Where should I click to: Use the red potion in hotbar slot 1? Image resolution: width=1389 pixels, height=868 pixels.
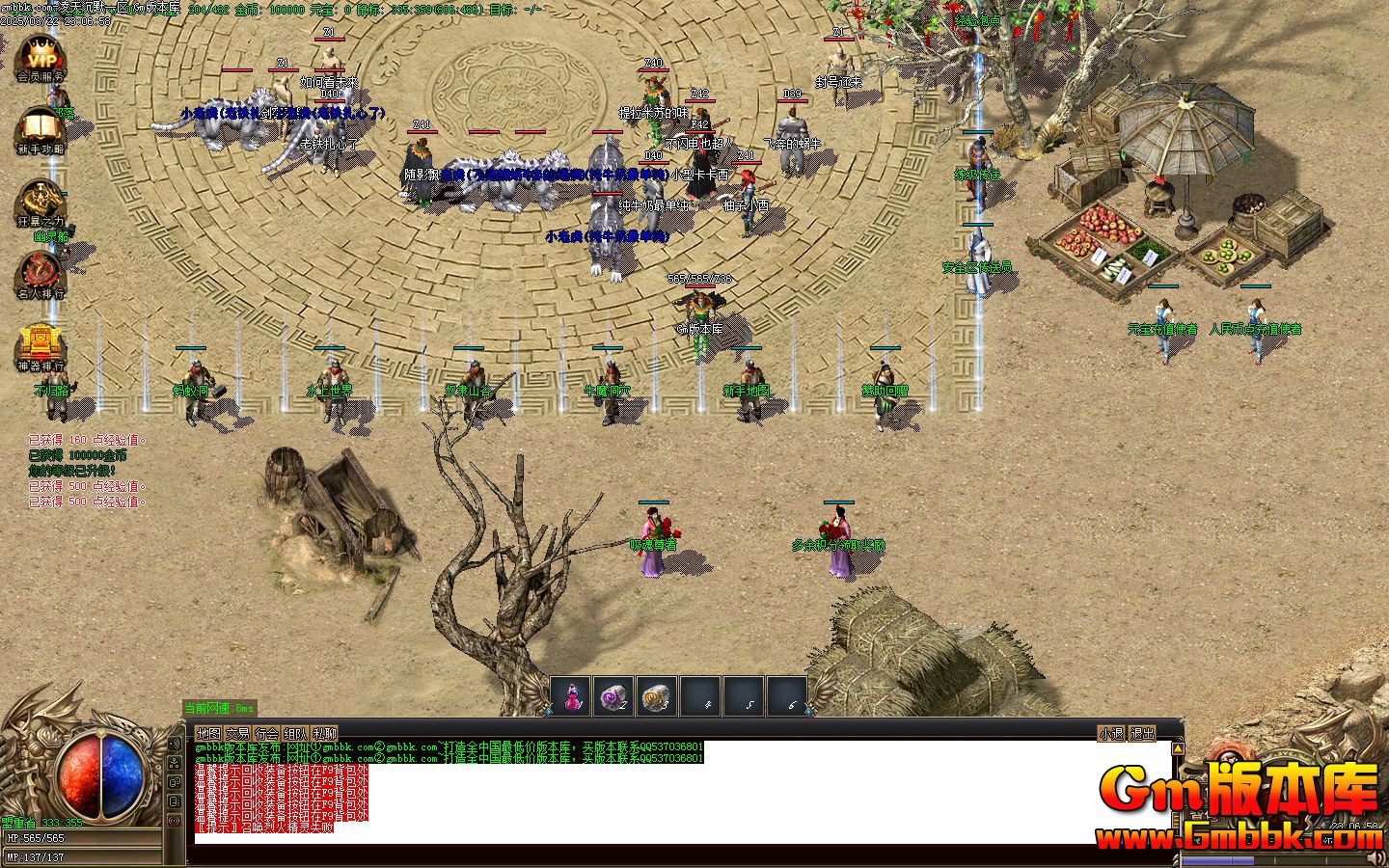572,696
